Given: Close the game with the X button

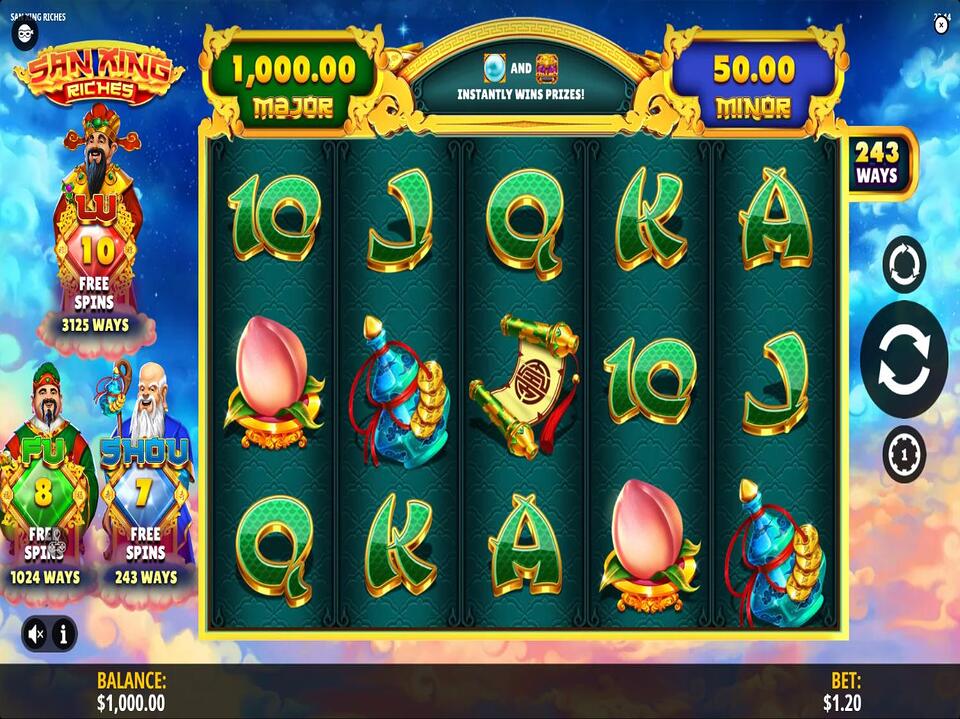Looking at the screenshot, I should 941,27.
